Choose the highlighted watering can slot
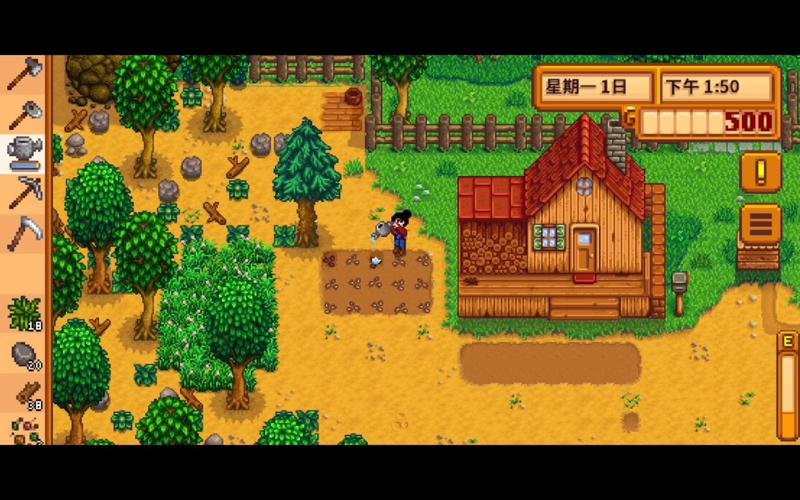800x500 pixels. click(23, 153)
